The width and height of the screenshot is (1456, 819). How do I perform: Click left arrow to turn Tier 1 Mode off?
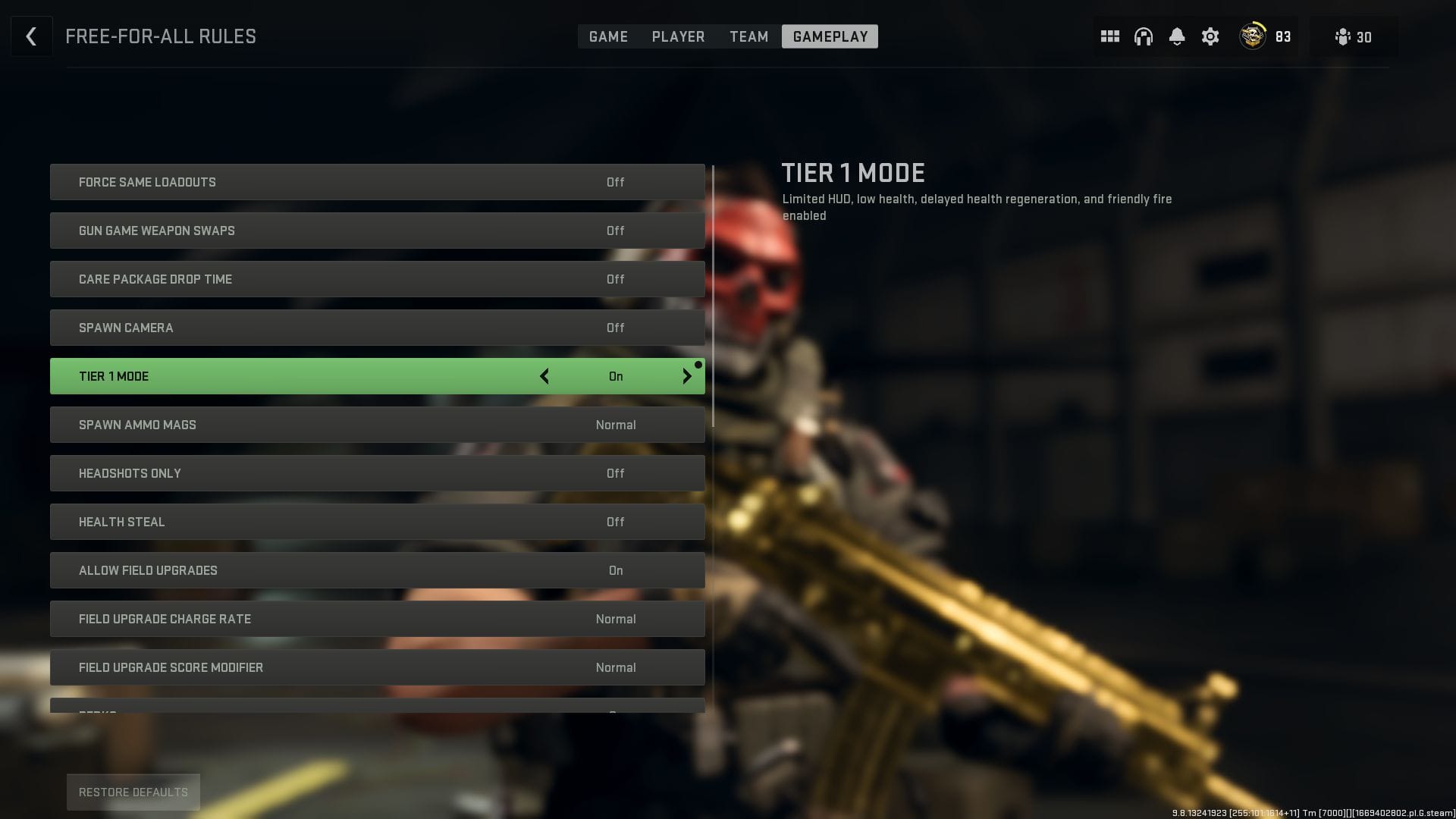click(x=544, y=376)
